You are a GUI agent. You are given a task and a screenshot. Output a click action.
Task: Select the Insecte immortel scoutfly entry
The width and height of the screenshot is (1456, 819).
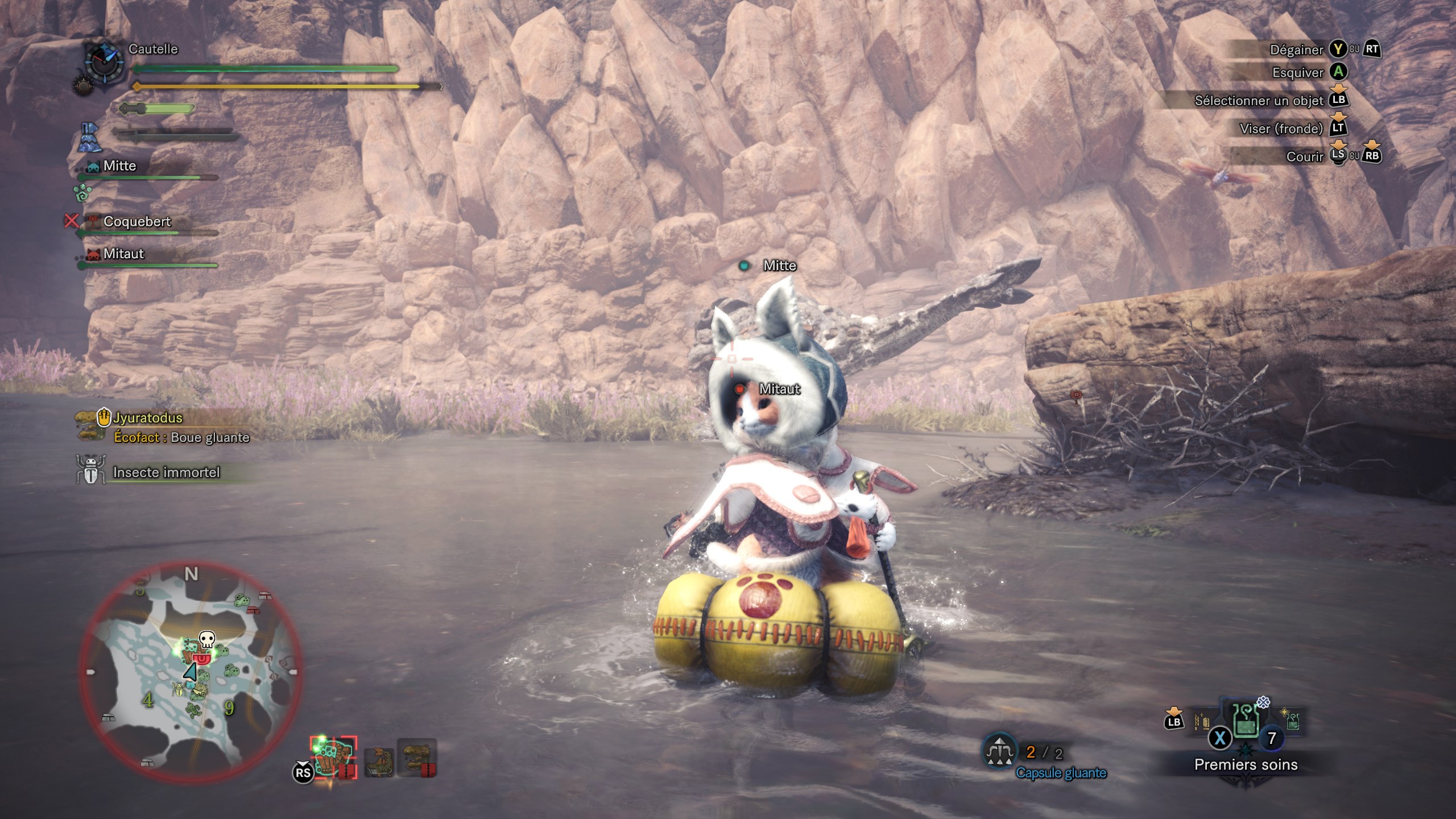click(x=165, y=472)
